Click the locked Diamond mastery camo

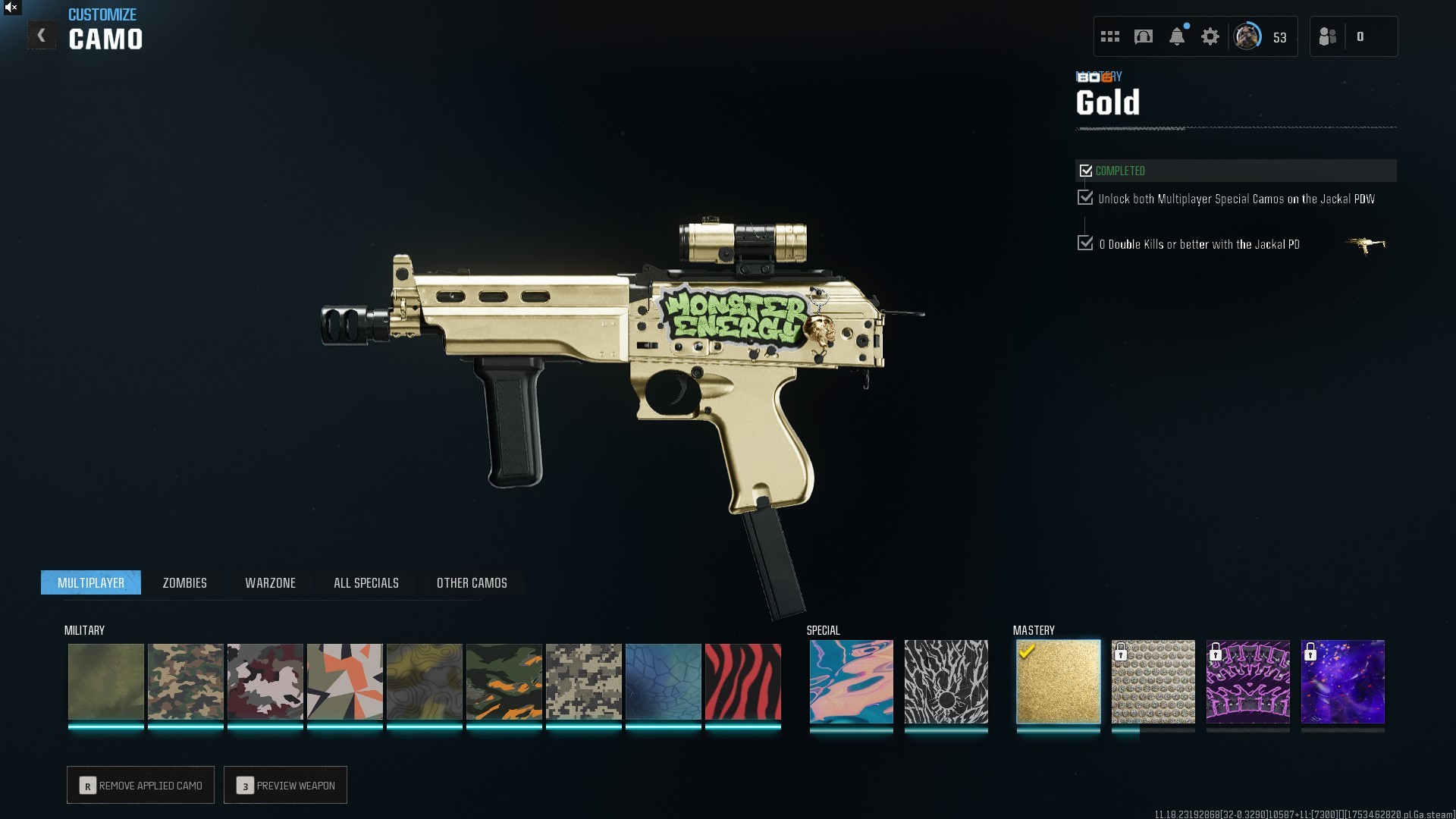tap(1153, 682)
